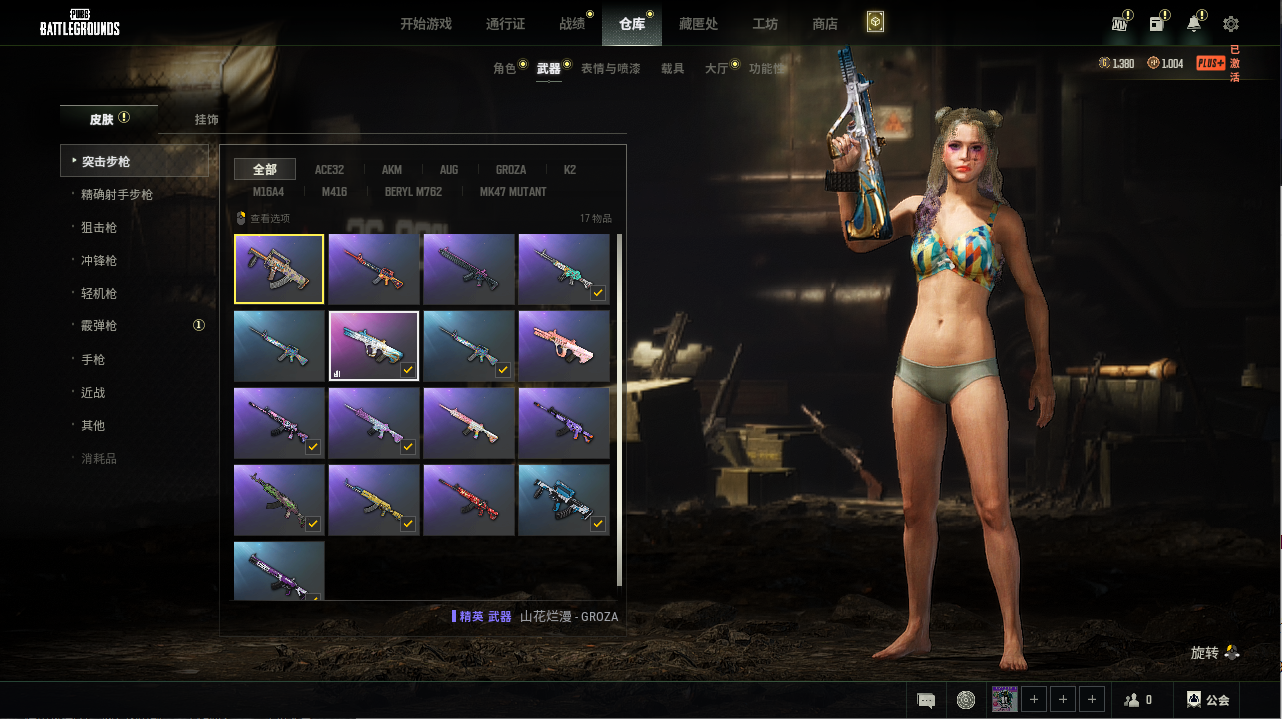
Task: Open the 商店 store tab
Action: click(825, 24)
